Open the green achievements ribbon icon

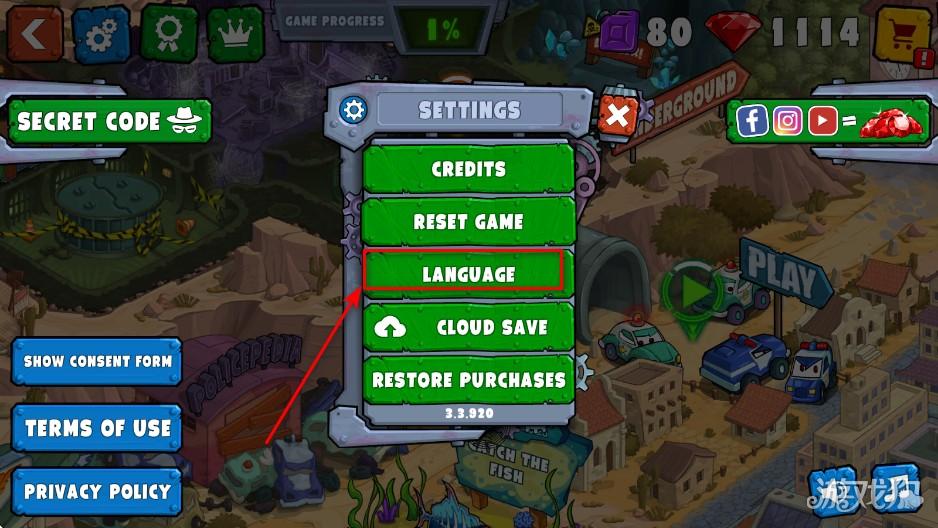pos(168,34)
